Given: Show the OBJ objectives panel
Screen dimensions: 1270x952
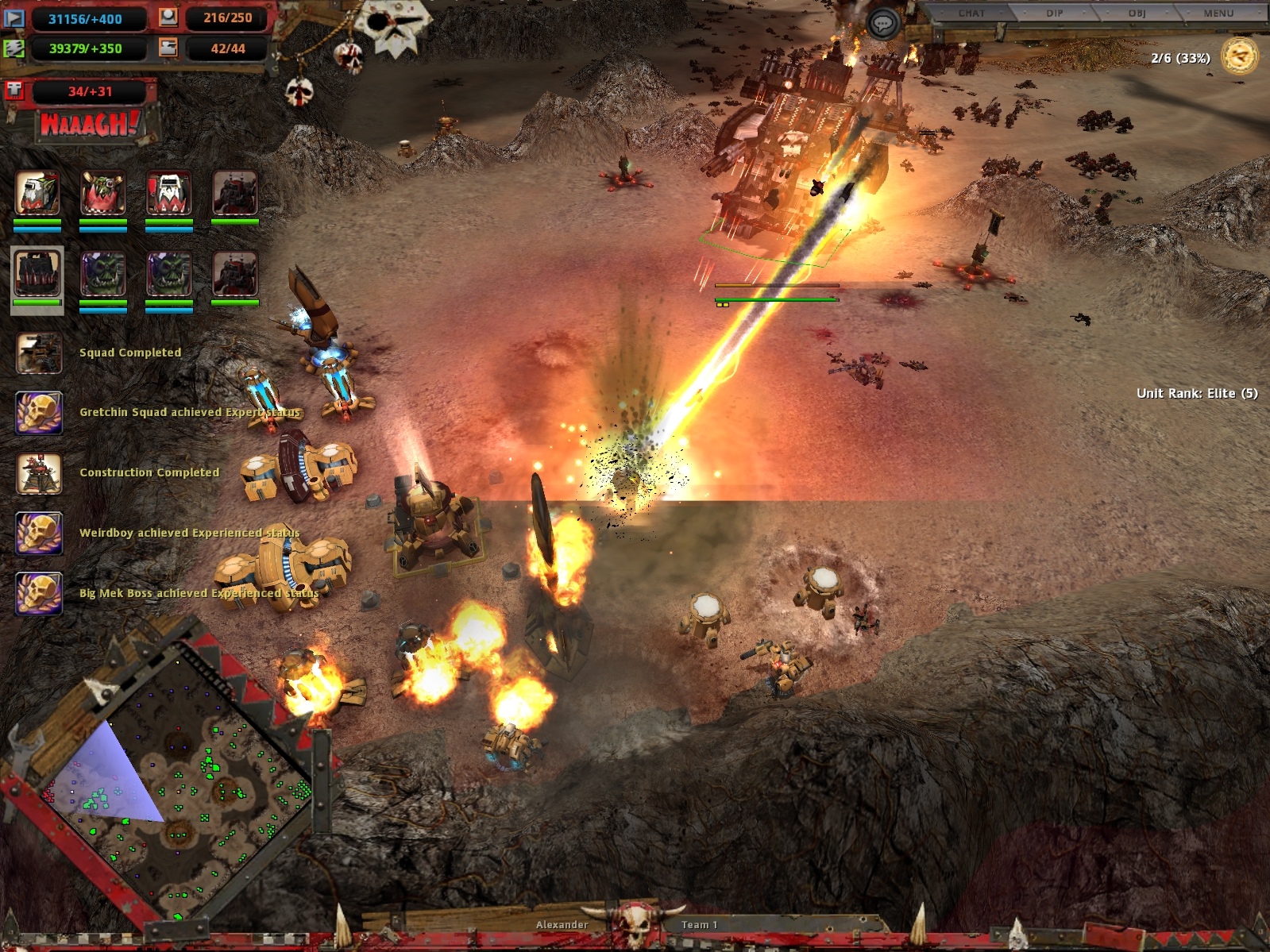Looking at the screenshot, I should pyautogui.click(x=1137, y=13).
